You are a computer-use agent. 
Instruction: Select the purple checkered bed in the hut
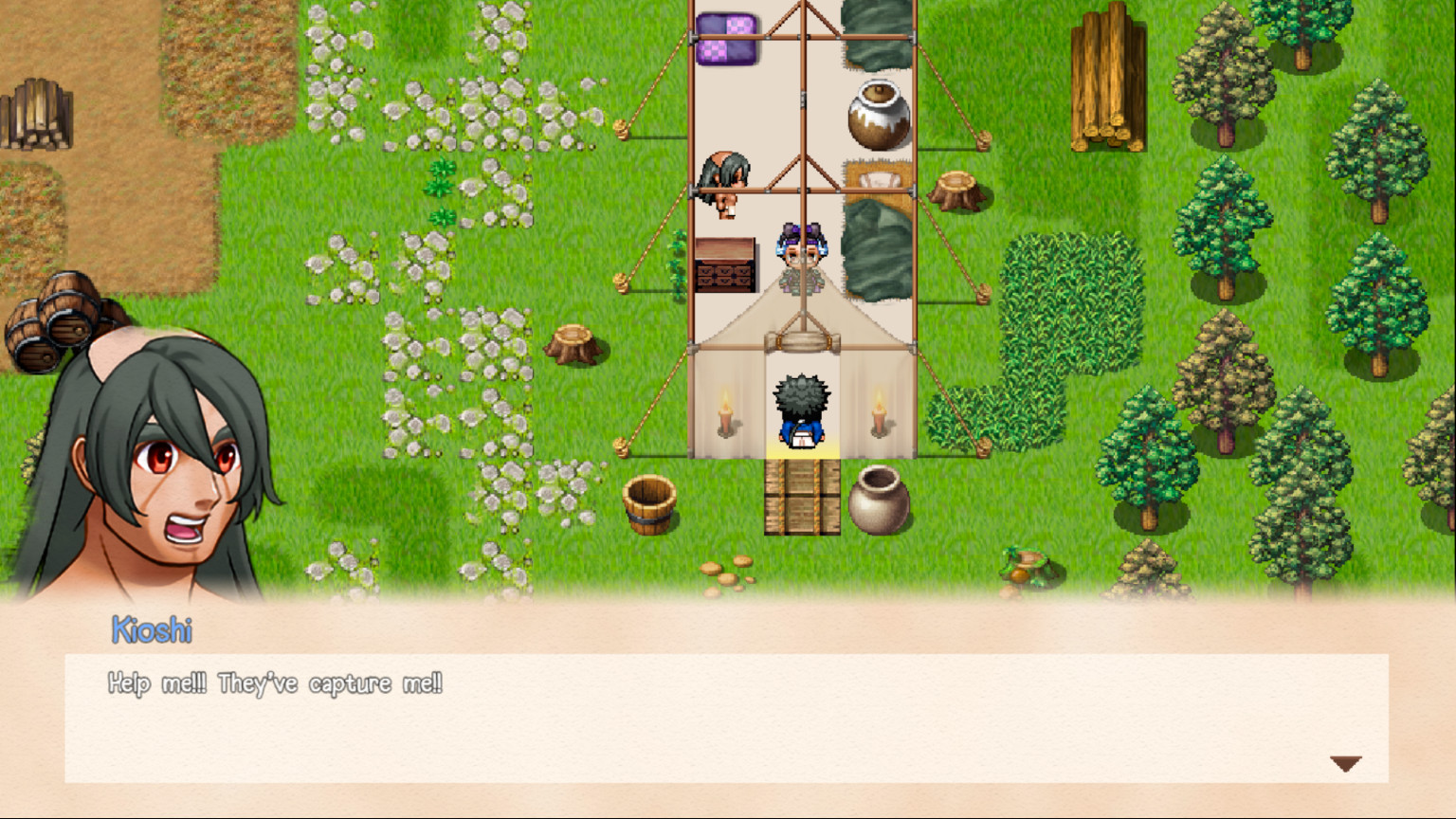pos(726,40)
